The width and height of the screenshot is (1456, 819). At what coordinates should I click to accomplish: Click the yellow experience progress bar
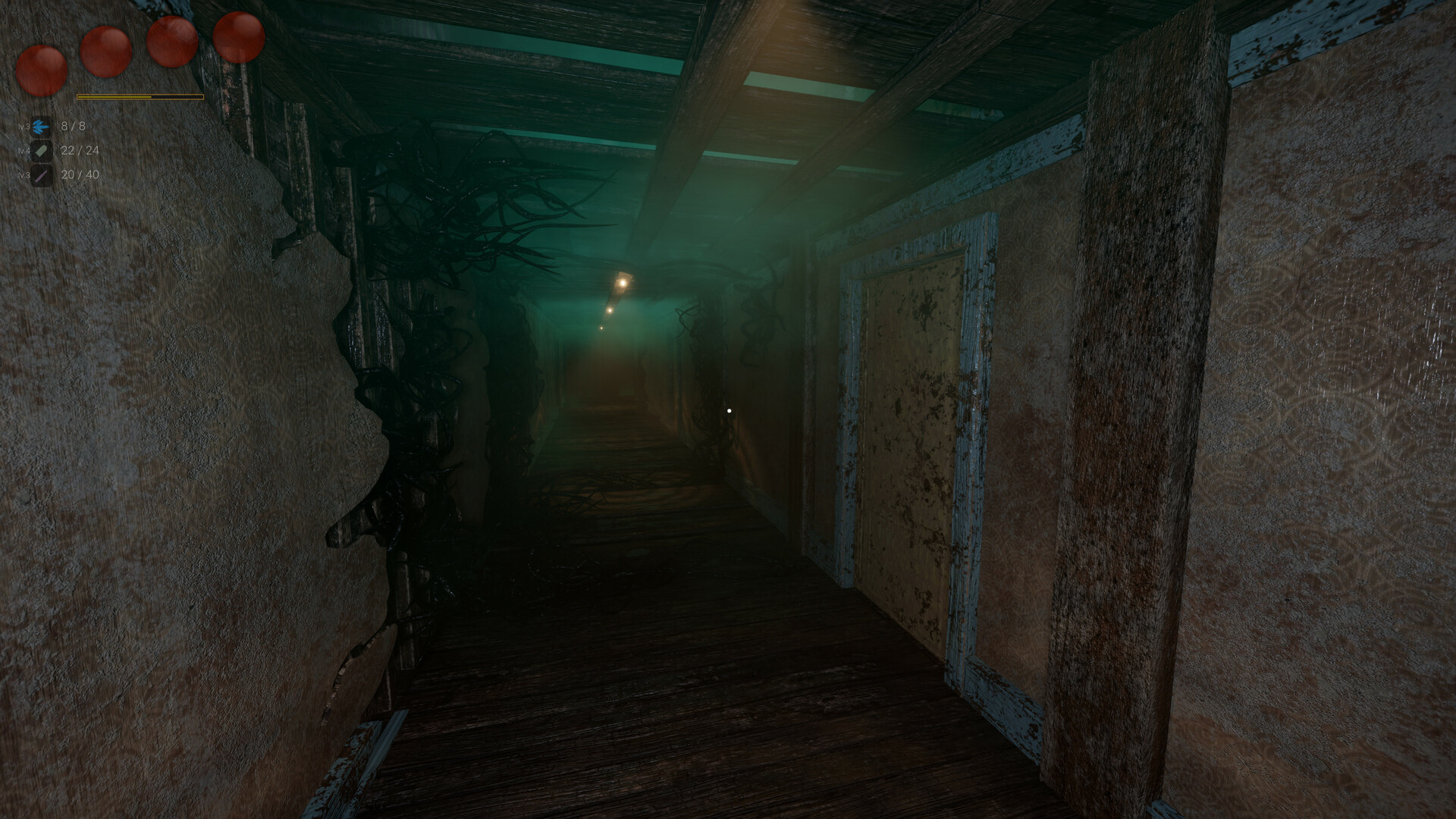140,96
